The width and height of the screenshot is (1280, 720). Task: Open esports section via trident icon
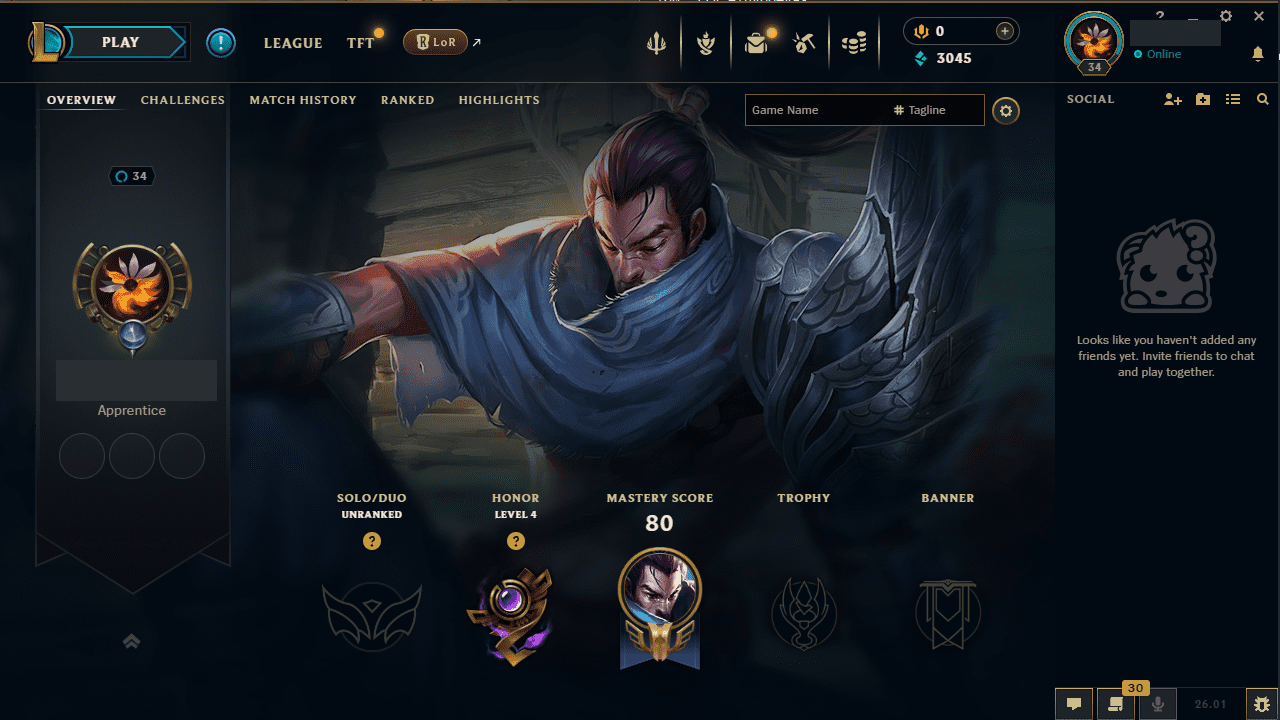[656, 44]
